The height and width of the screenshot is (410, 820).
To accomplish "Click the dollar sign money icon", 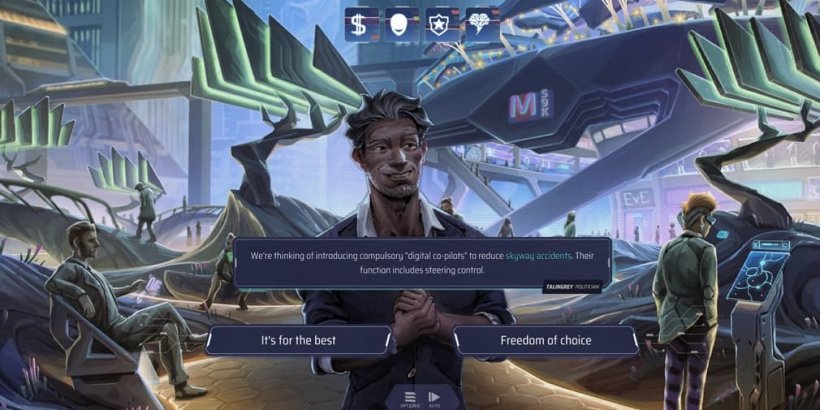I will point(360,25).
